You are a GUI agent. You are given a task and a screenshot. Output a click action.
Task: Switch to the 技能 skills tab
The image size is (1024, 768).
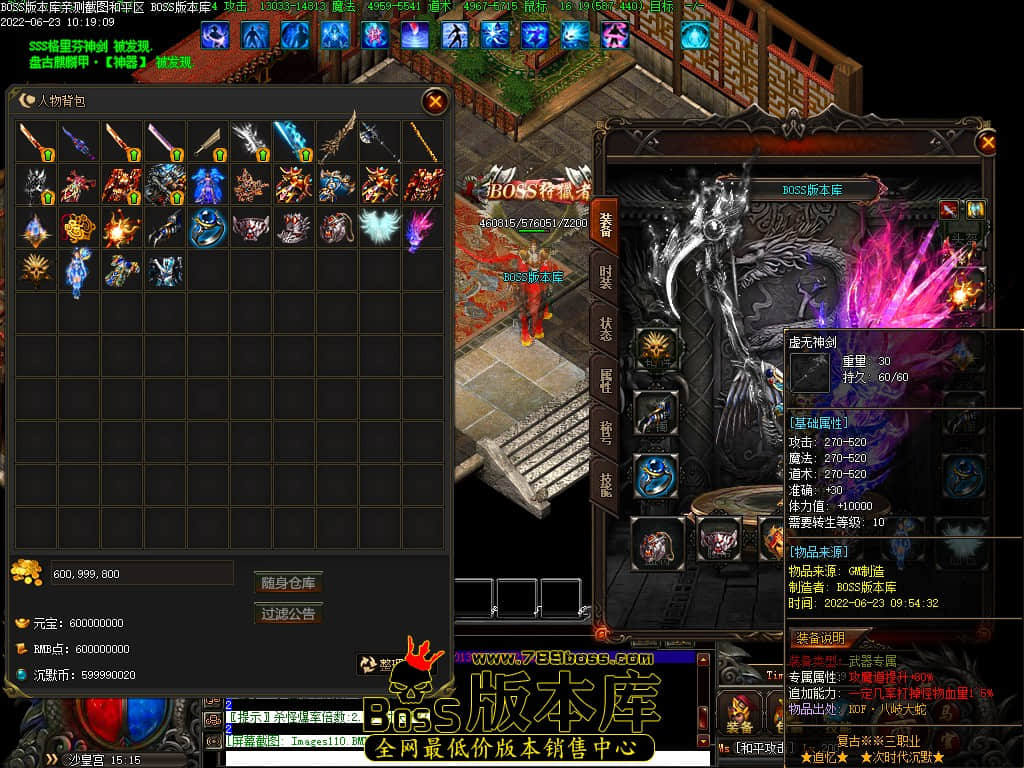click(x=605, y=484)
